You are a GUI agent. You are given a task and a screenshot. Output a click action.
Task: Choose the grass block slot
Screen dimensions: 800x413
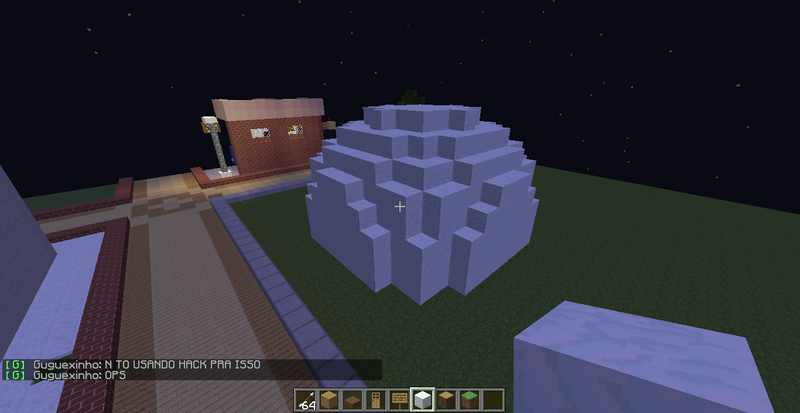[468, 401]
